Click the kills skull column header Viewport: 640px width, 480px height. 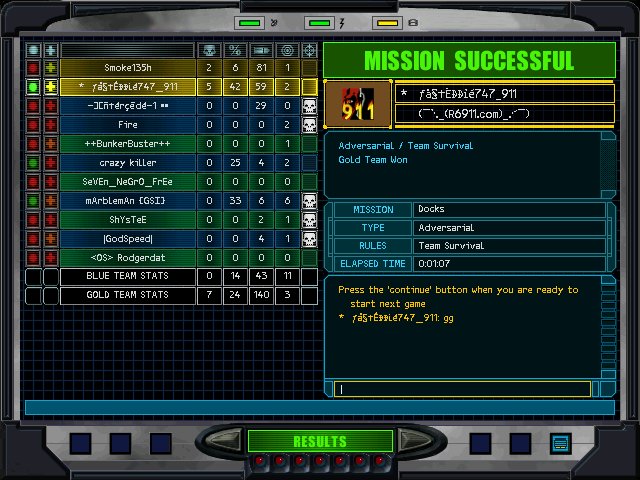point(209,50)
